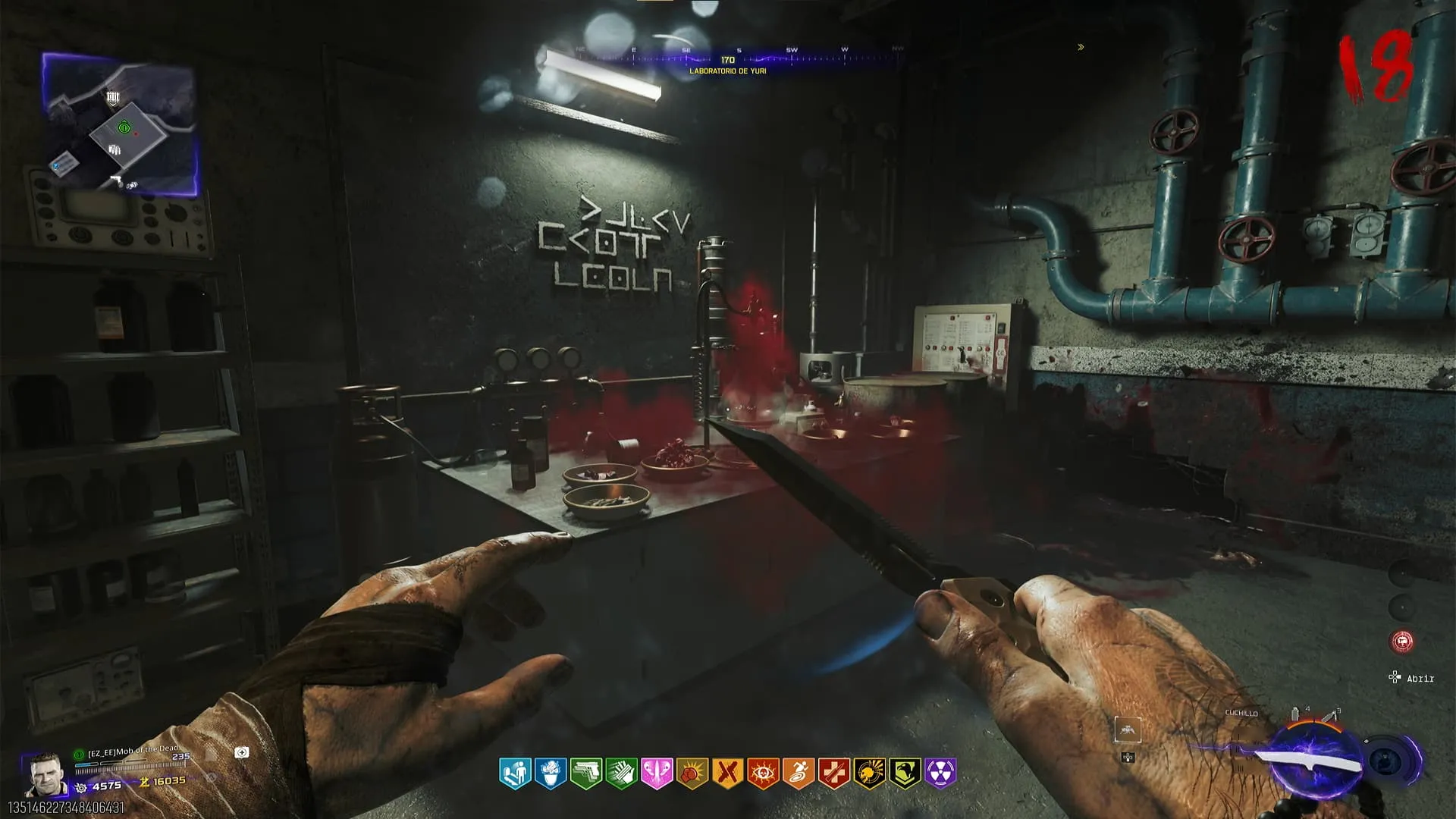Choose the orange running-man perk icon
The width and height of the screenshot is (1456, 819).
pos(799,773)
